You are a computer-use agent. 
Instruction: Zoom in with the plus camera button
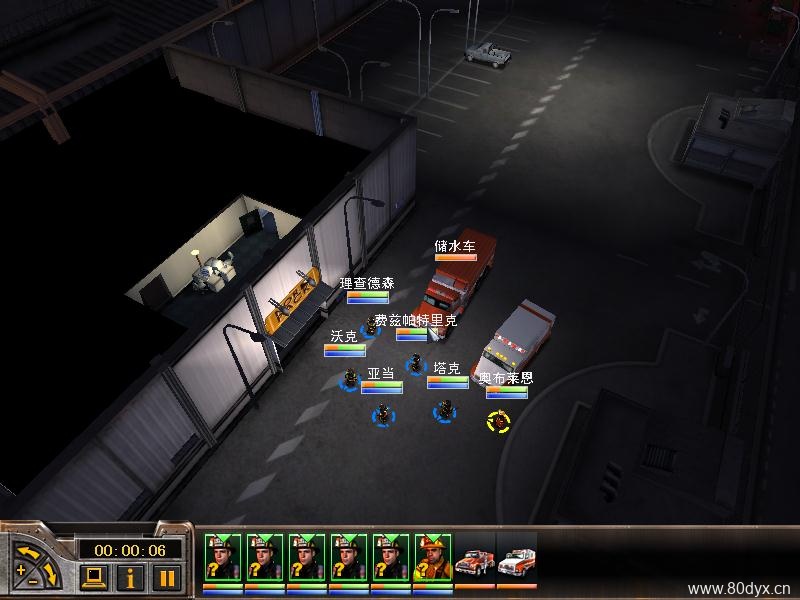[23, 571]
